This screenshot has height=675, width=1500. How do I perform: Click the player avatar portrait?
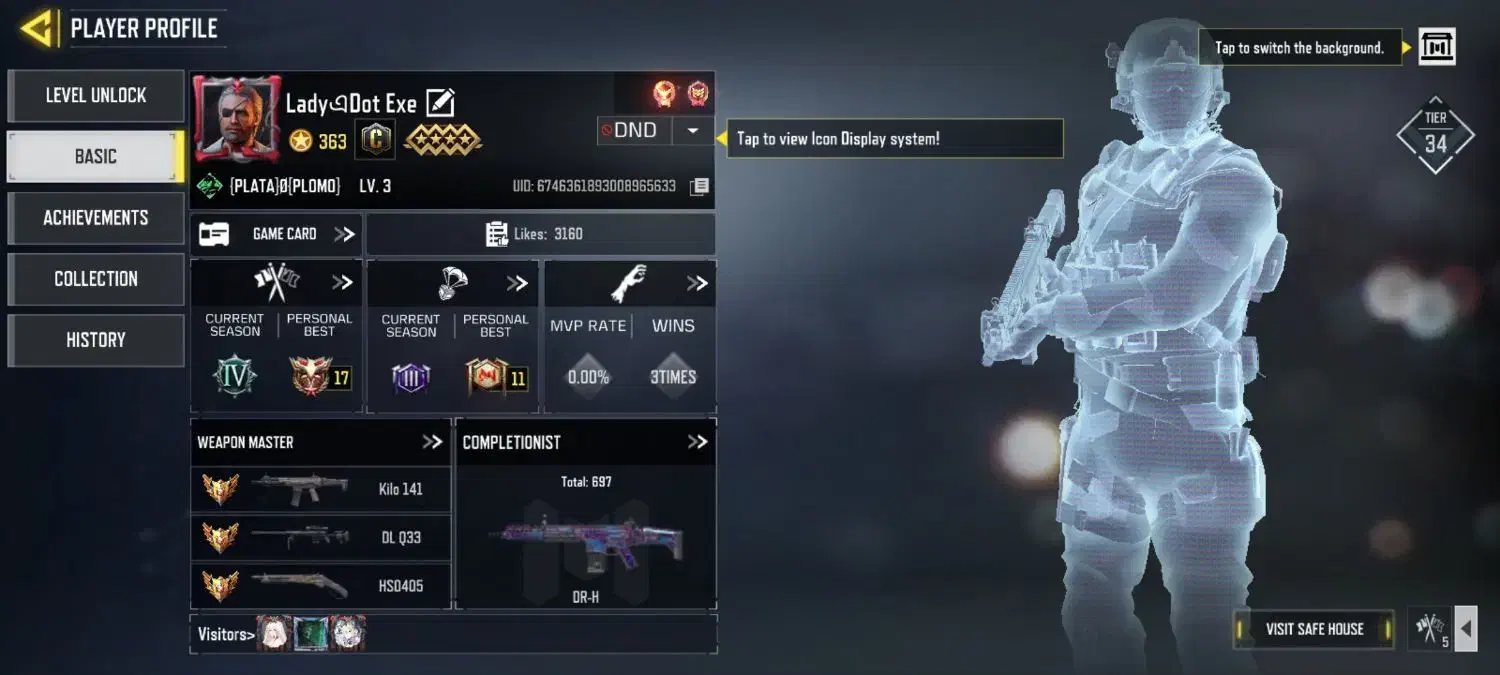[236, 120]
